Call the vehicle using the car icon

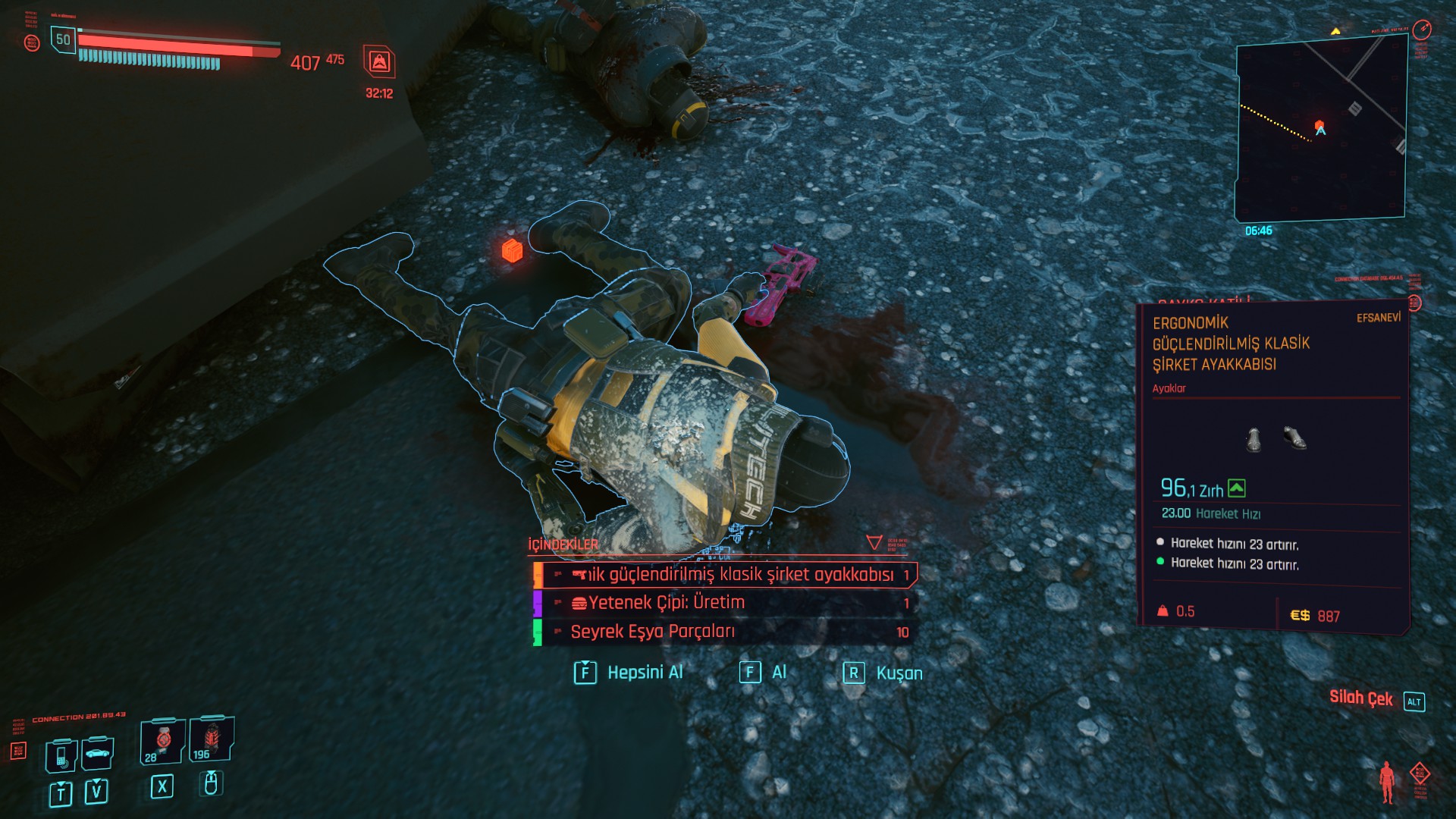[97, 753]
